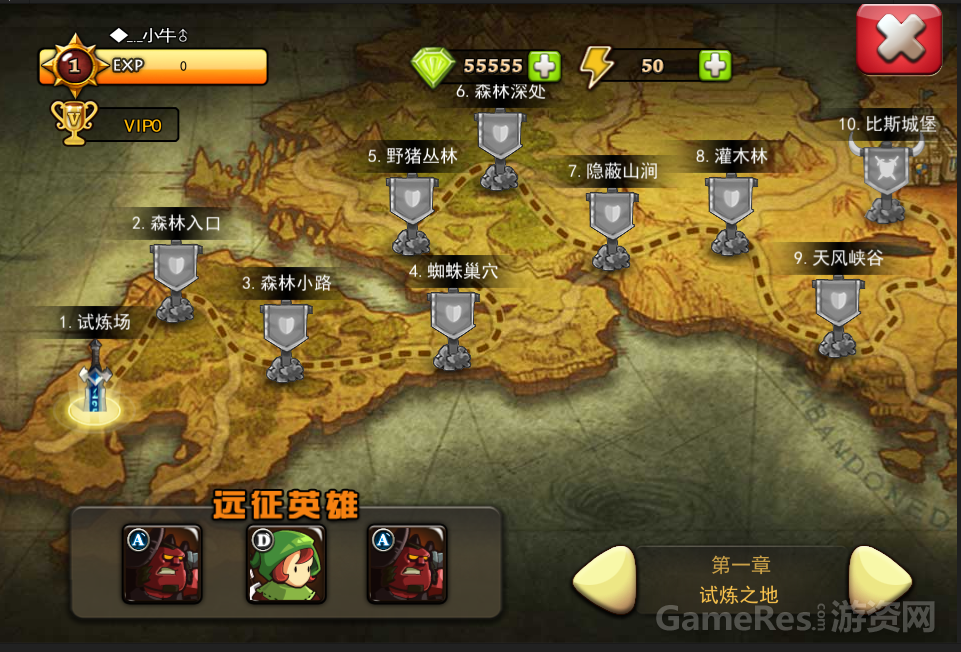Open stage 3 森林小路 shield banner
Image resolution: width=961 pixels, height=652 pixels.
coord(285,330)
